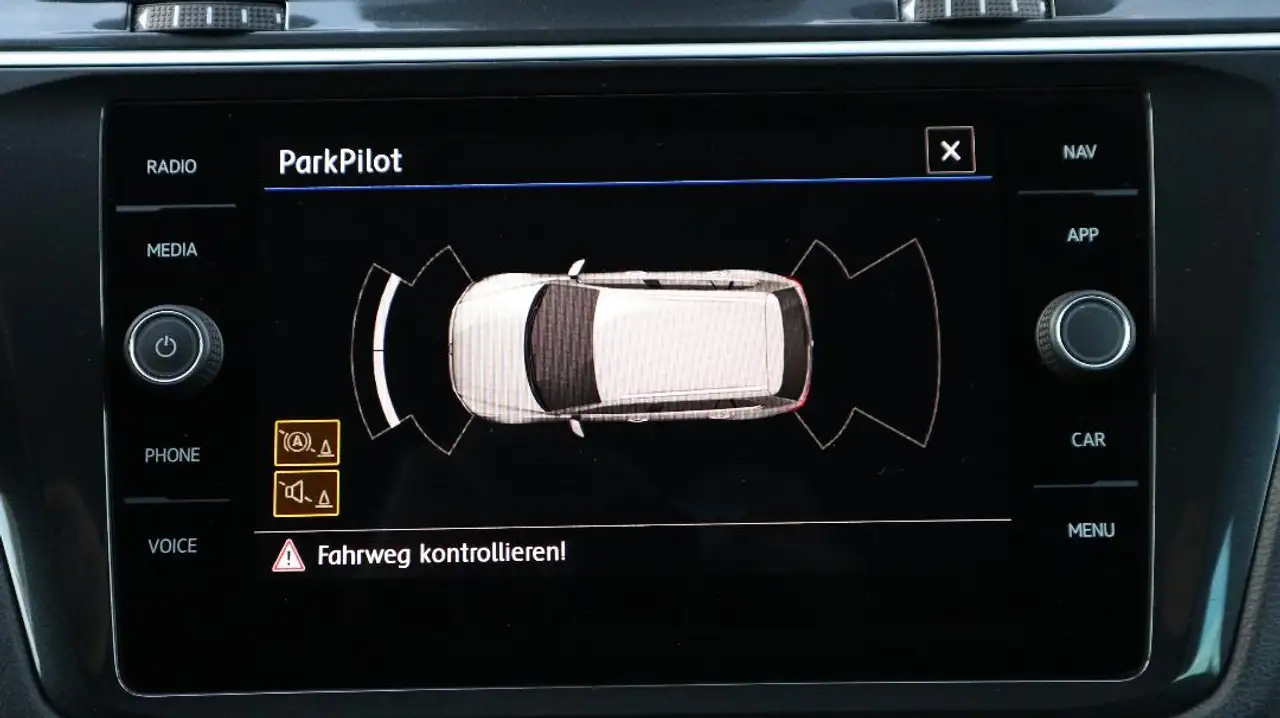Screen dimensions: 1280x718
Task: Toggle the automatic brake assist icon
Action: (307, 443)
